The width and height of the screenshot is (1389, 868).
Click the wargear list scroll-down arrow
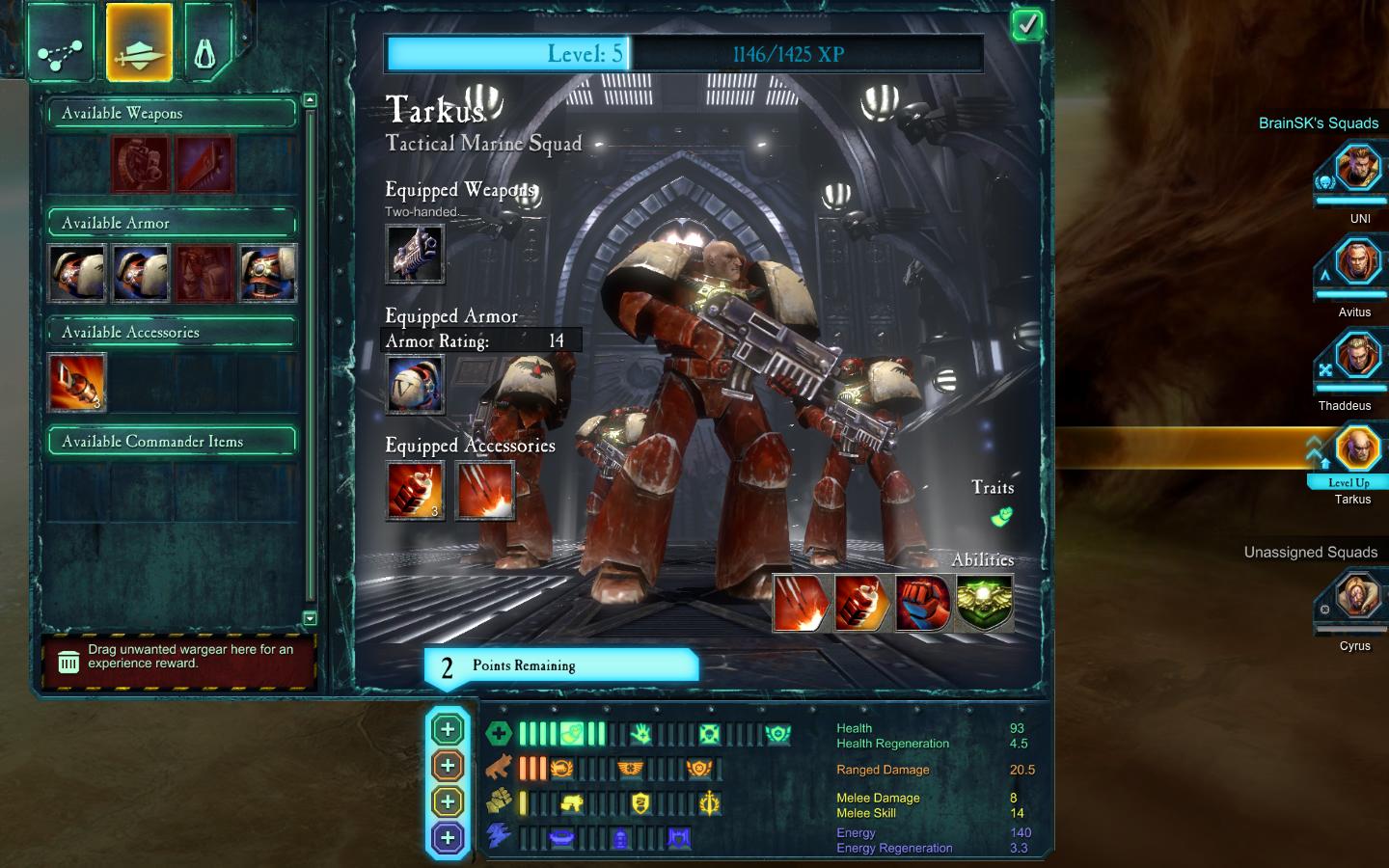[x=310, y=618]
